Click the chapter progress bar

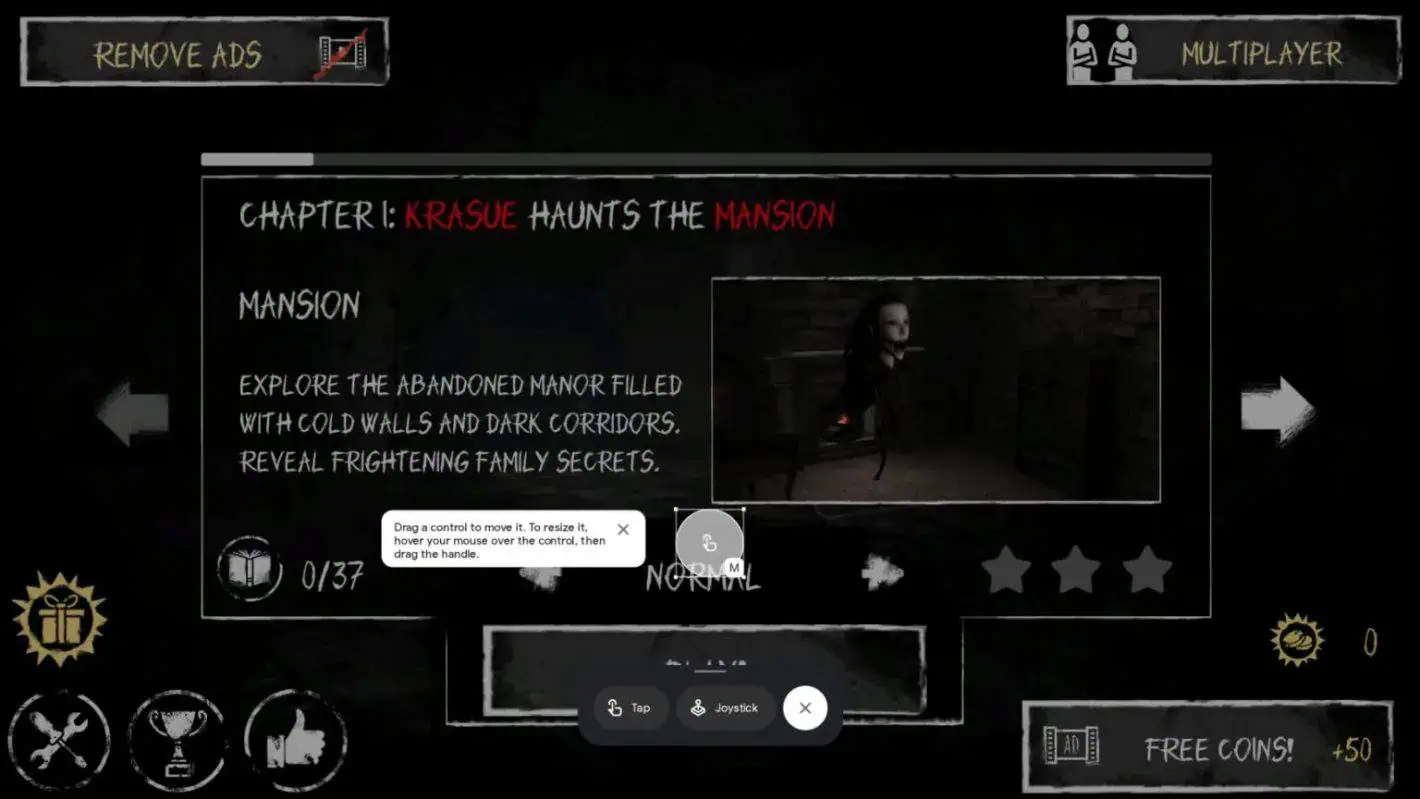[705, 160]
